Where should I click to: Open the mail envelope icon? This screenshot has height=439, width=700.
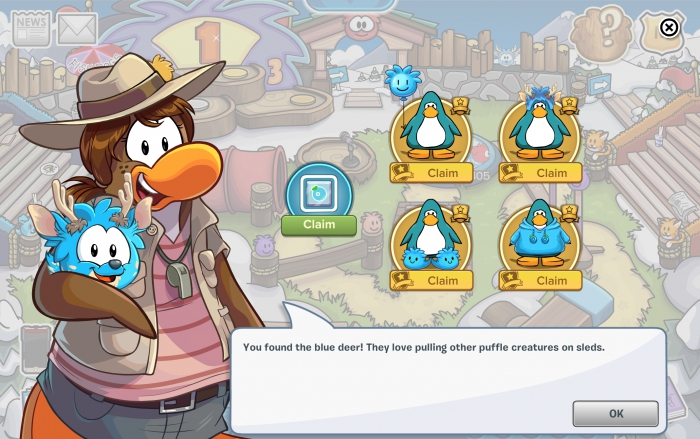tap(76, 30)
